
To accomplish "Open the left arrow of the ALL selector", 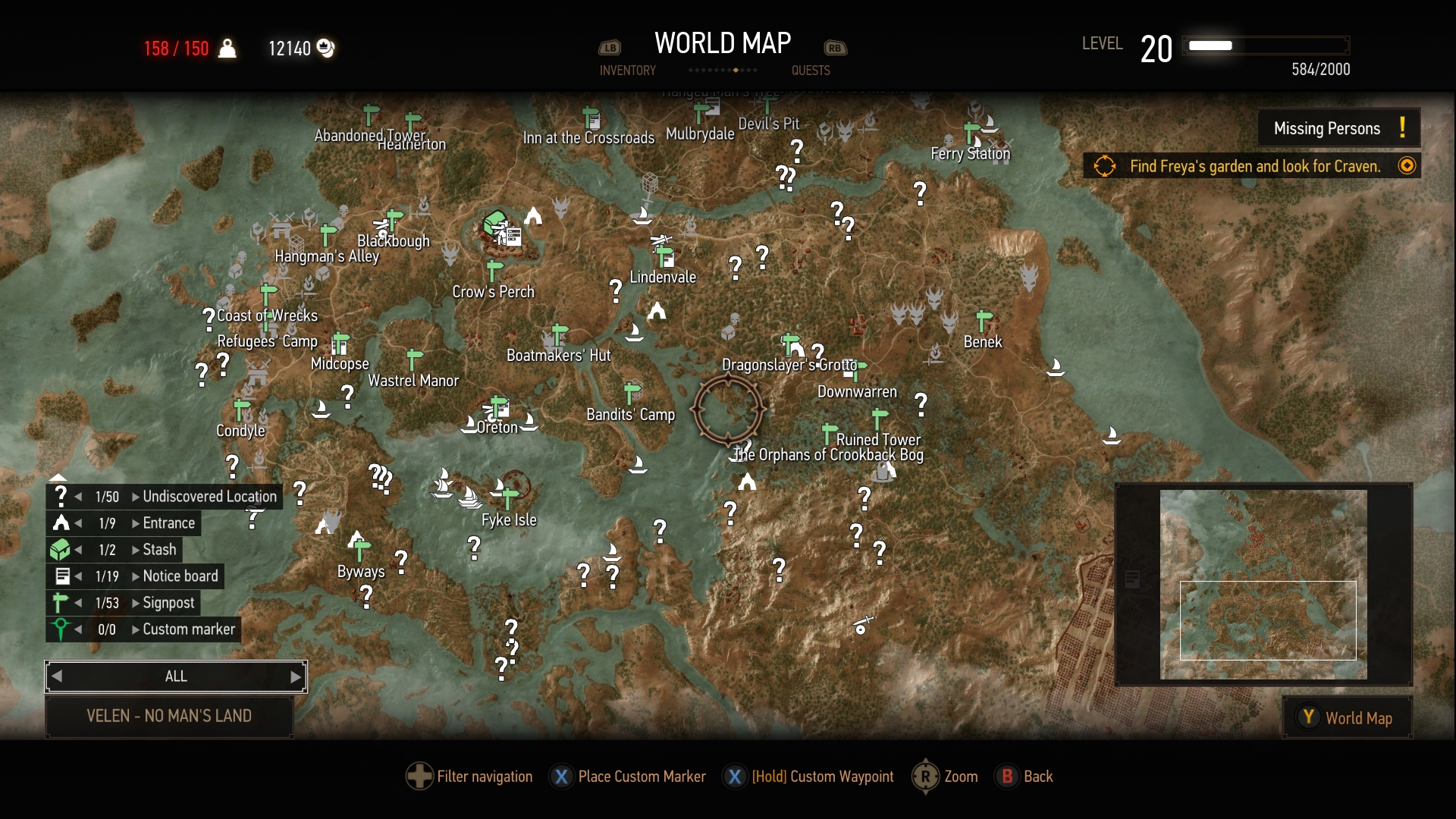I will [x=55, y=676].
